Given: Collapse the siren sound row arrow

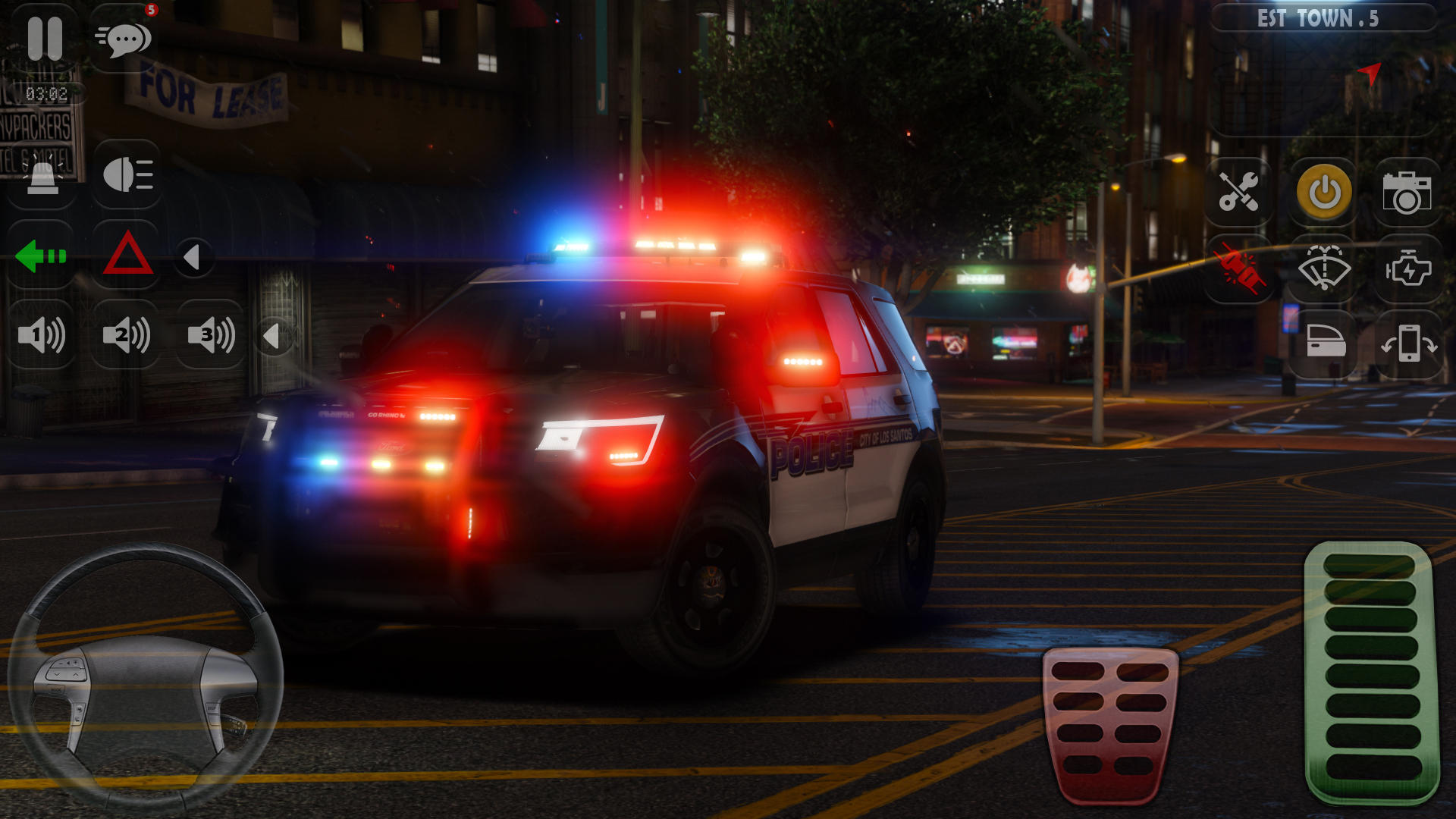Looking at the screenshot, I should pos(276,338).
